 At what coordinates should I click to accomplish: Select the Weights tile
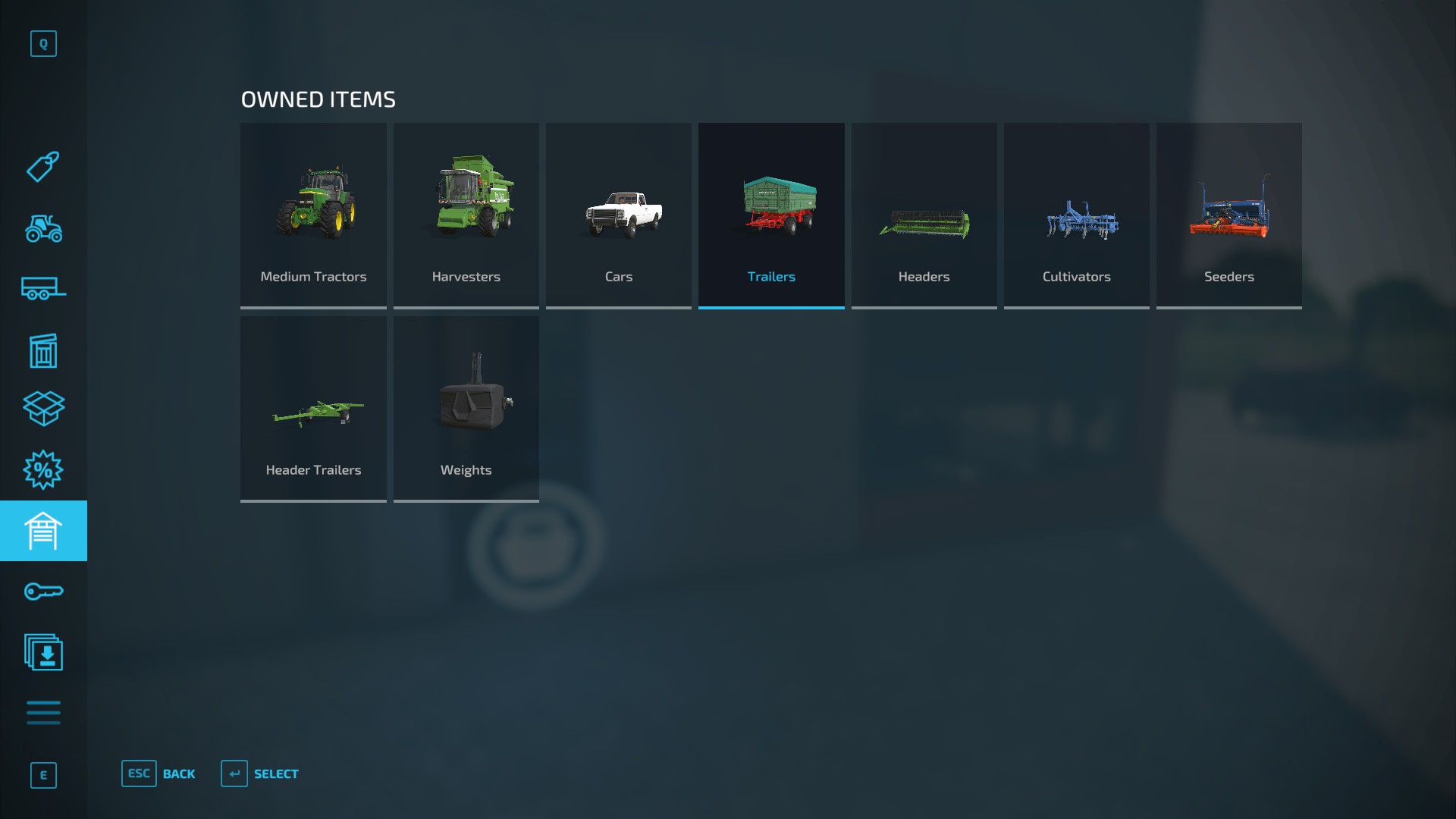coord(466,409)
